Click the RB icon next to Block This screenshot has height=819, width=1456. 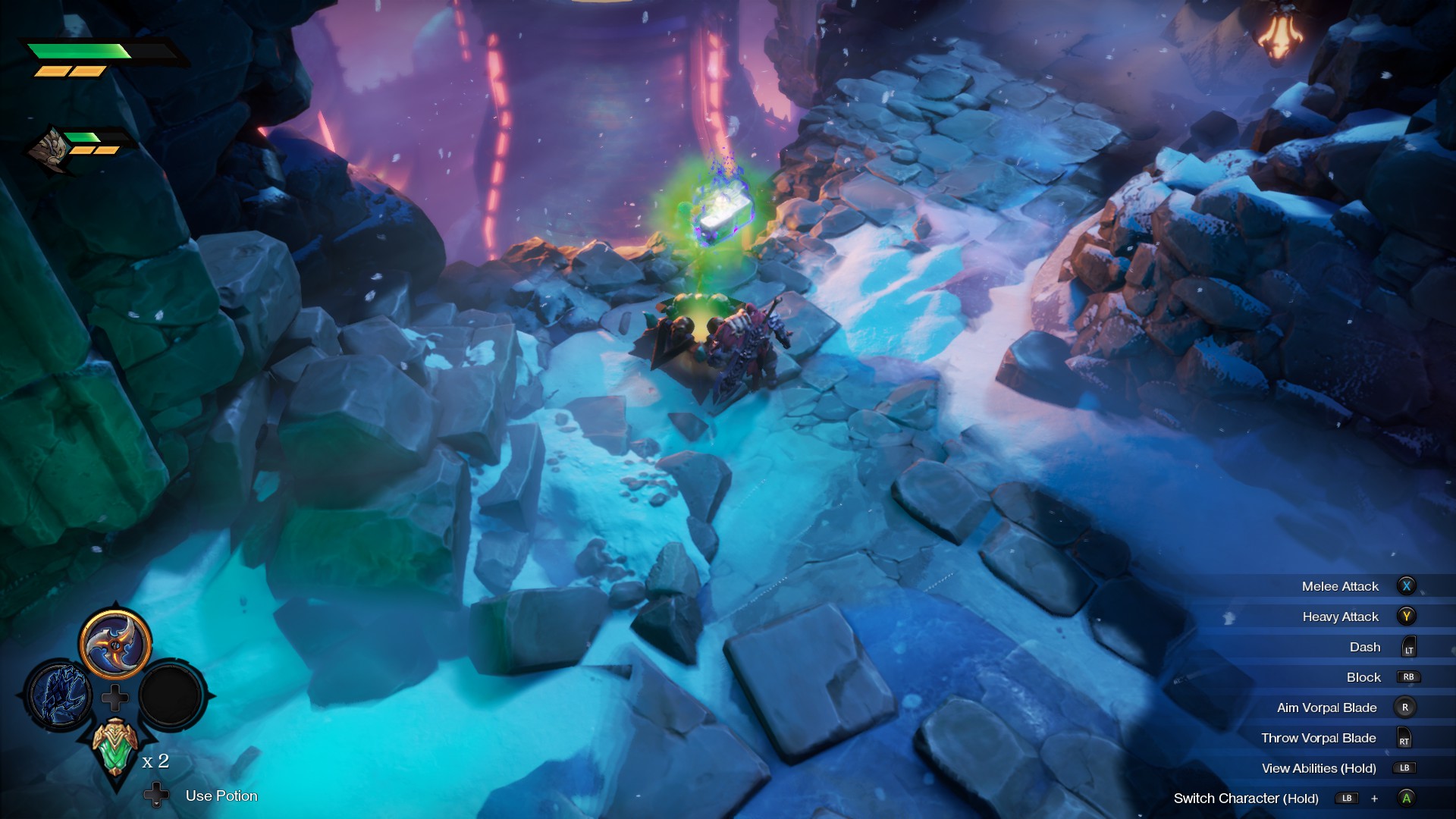pos(1409,677)
